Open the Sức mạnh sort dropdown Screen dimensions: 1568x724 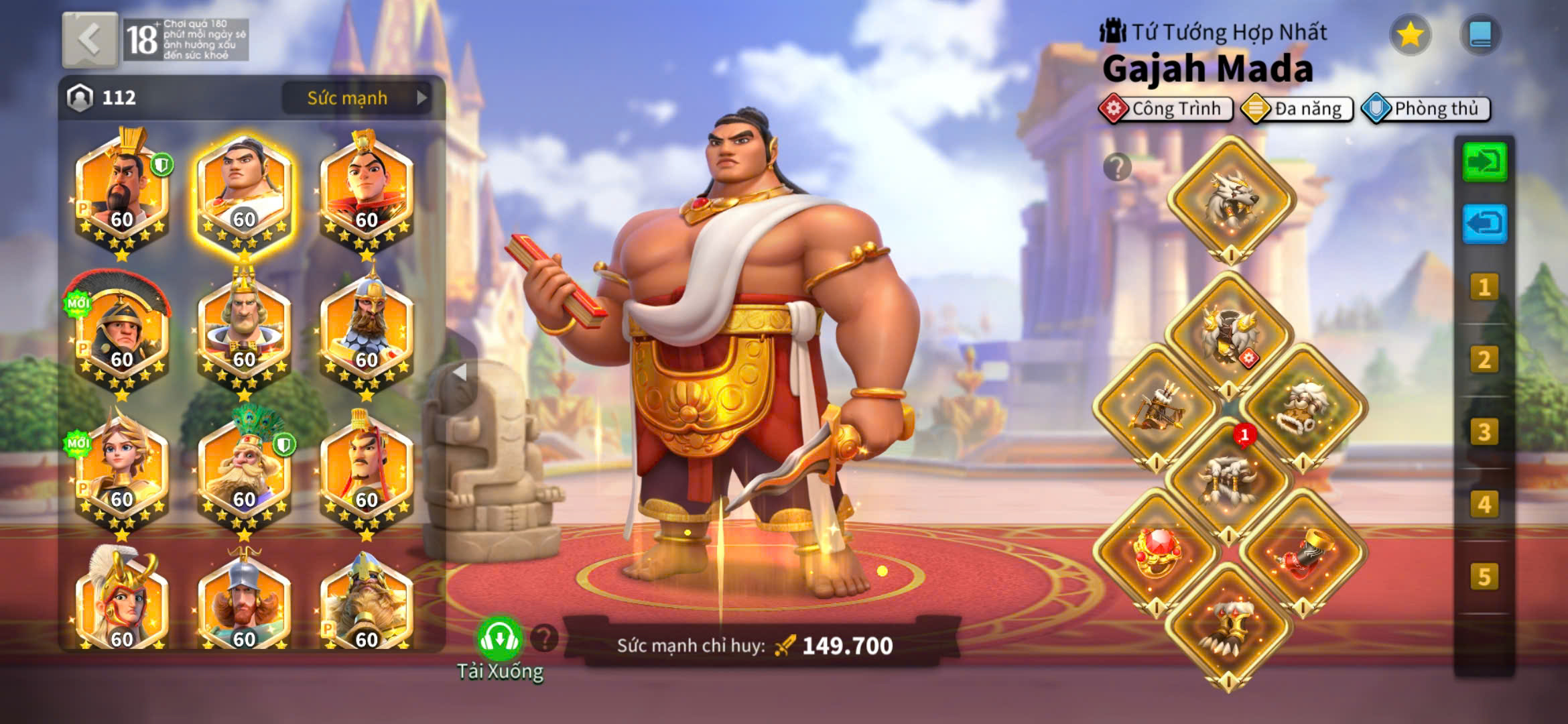click(x=356, y=98)
